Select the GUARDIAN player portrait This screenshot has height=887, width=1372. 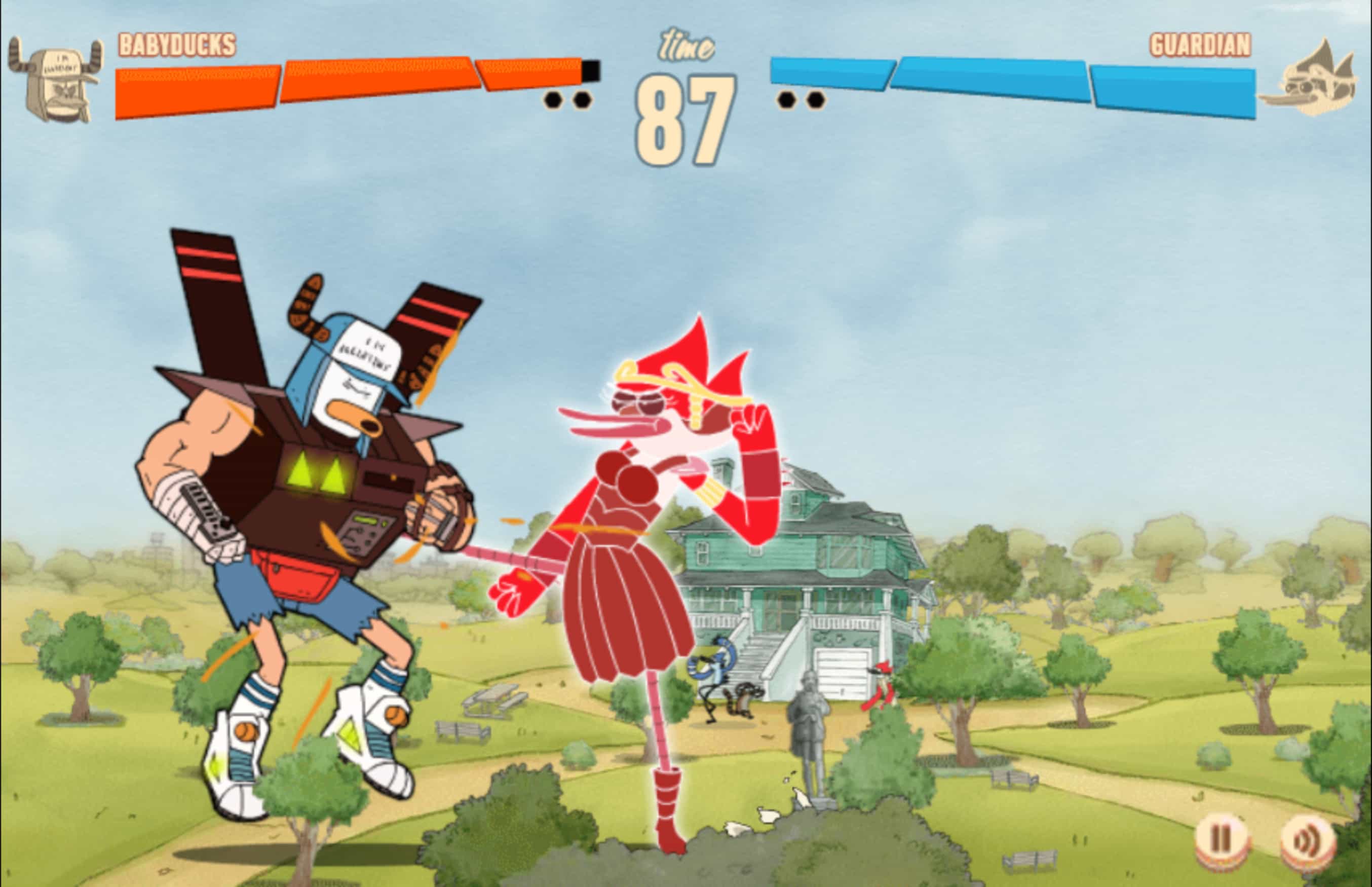1318,81
